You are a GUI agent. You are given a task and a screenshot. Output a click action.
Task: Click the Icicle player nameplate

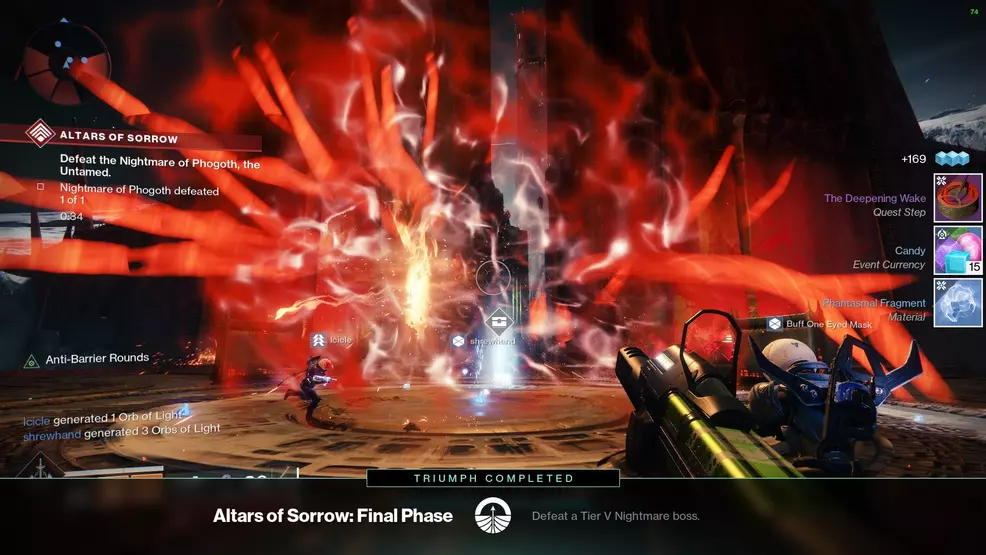coord(332,341)
